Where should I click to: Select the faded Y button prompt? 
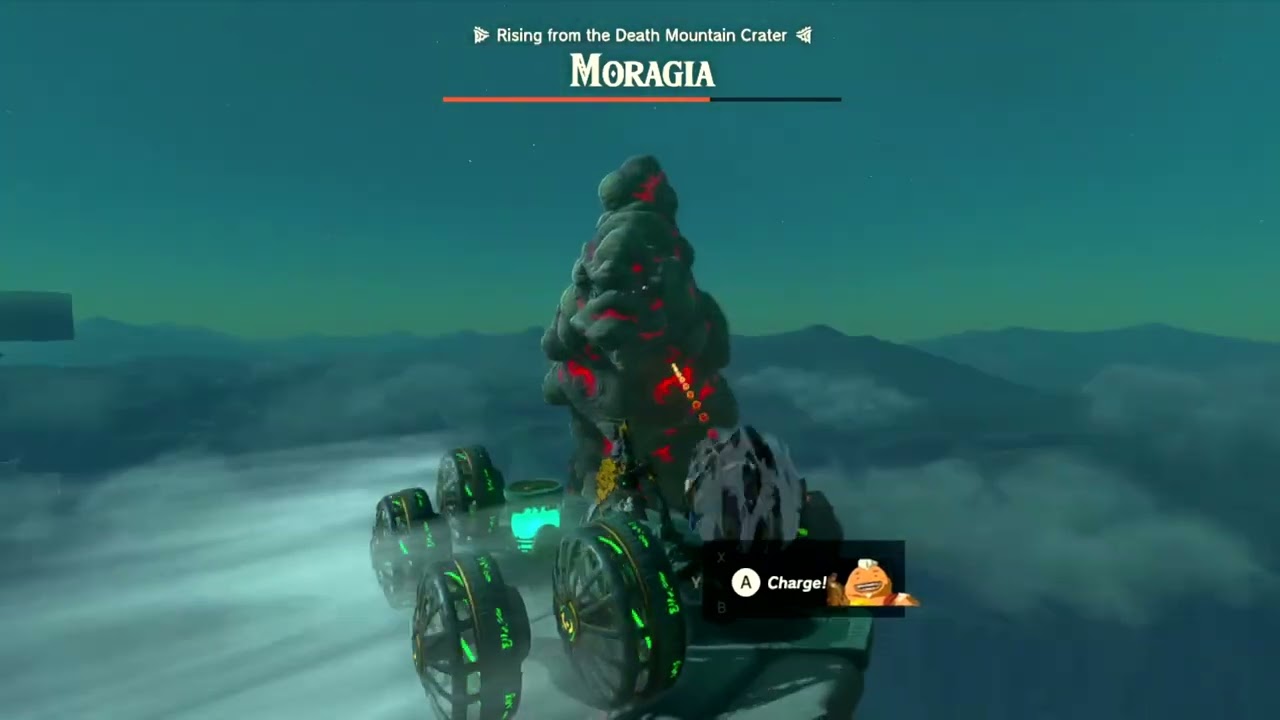(x=697, y=581)
